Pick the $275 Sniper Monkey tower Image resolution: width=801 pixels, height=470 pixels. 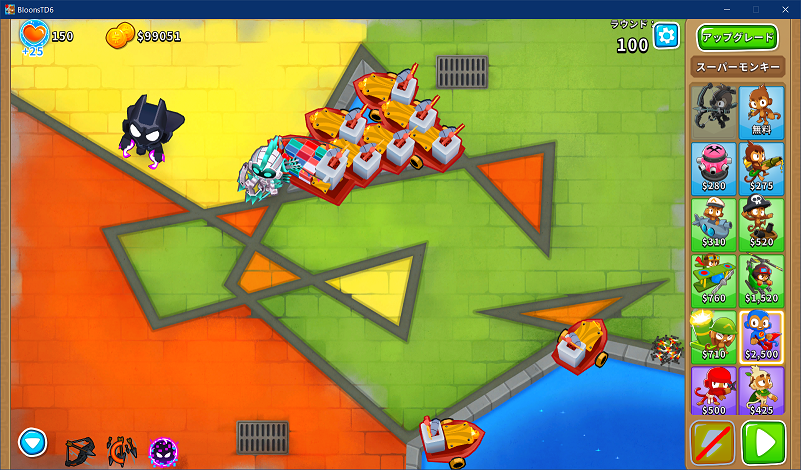pos(762,166)
